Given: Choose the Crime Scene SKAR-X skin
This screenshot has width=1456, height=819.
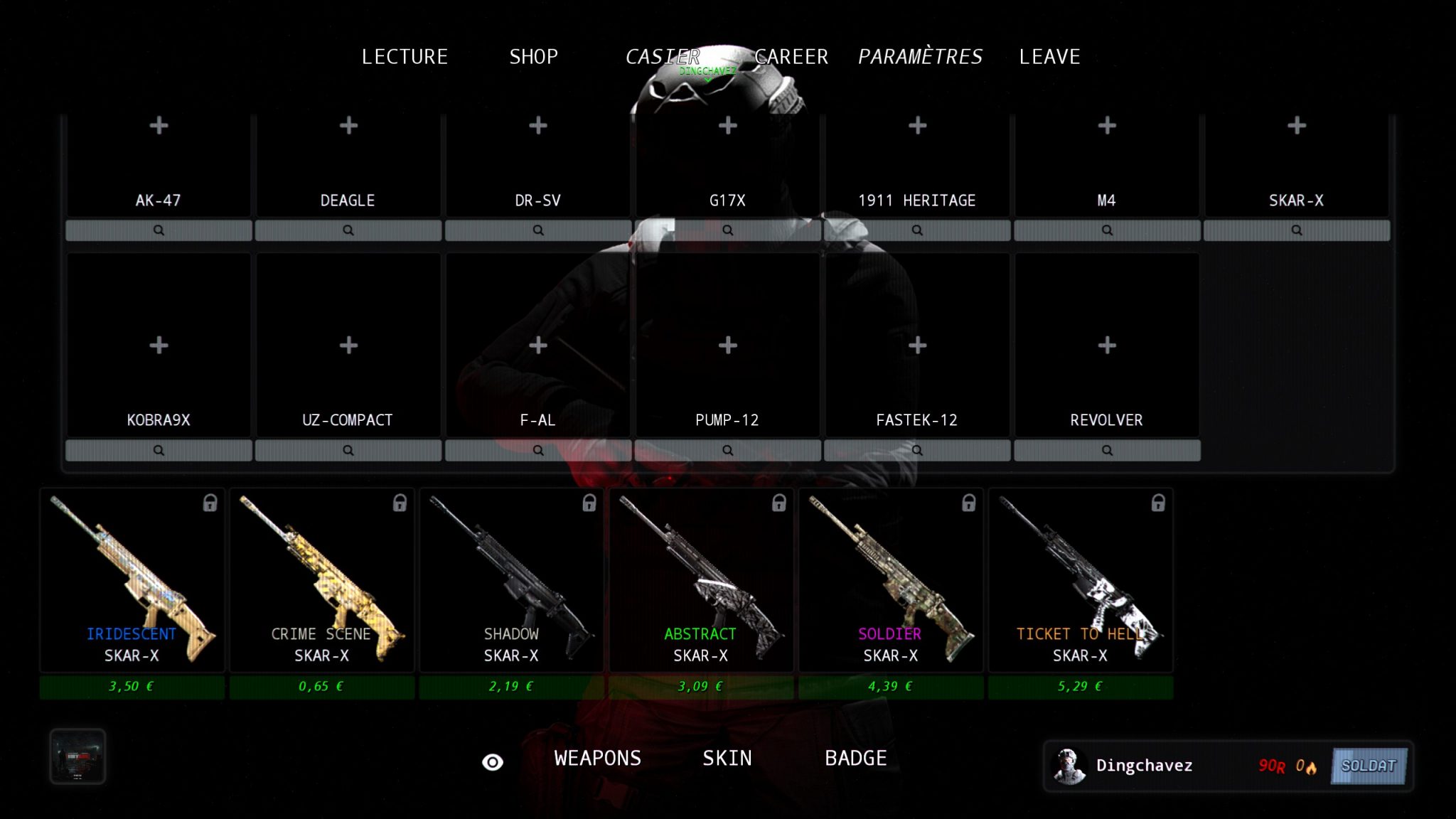Looking at the screenshot, I should point(322,580).
